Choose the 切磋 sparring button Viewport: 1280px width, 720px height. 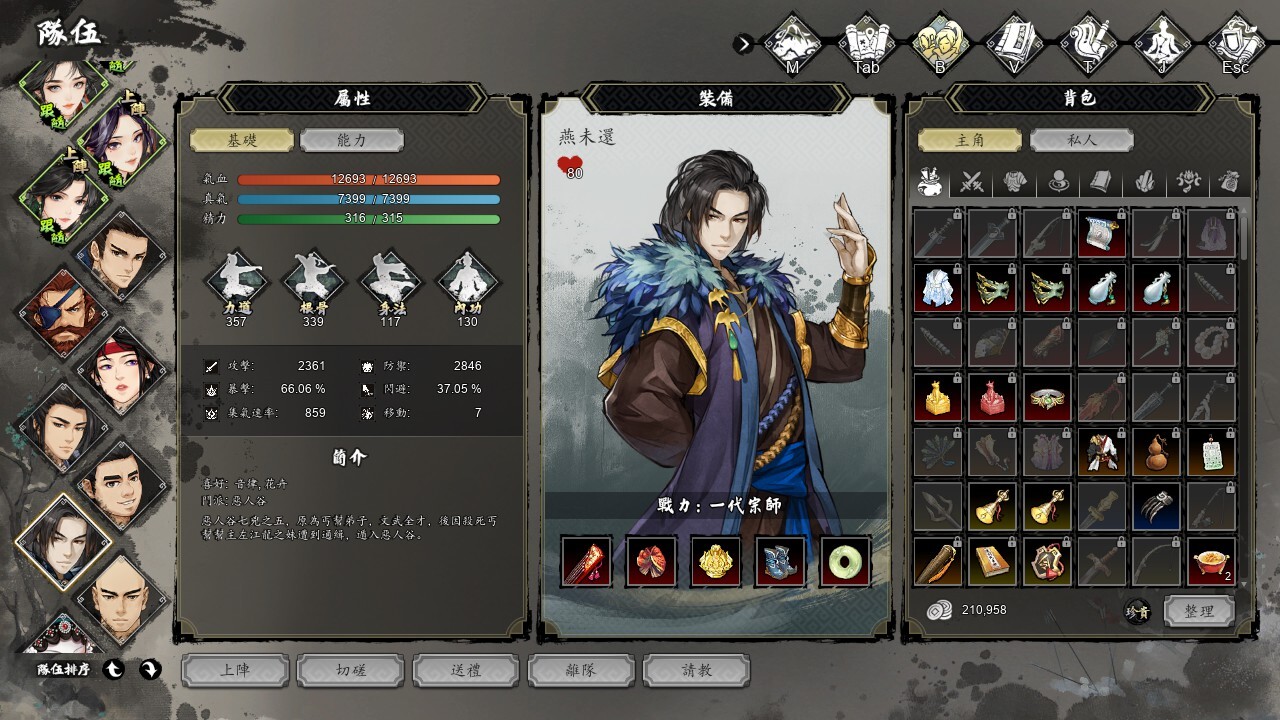(x=351, y=670)
